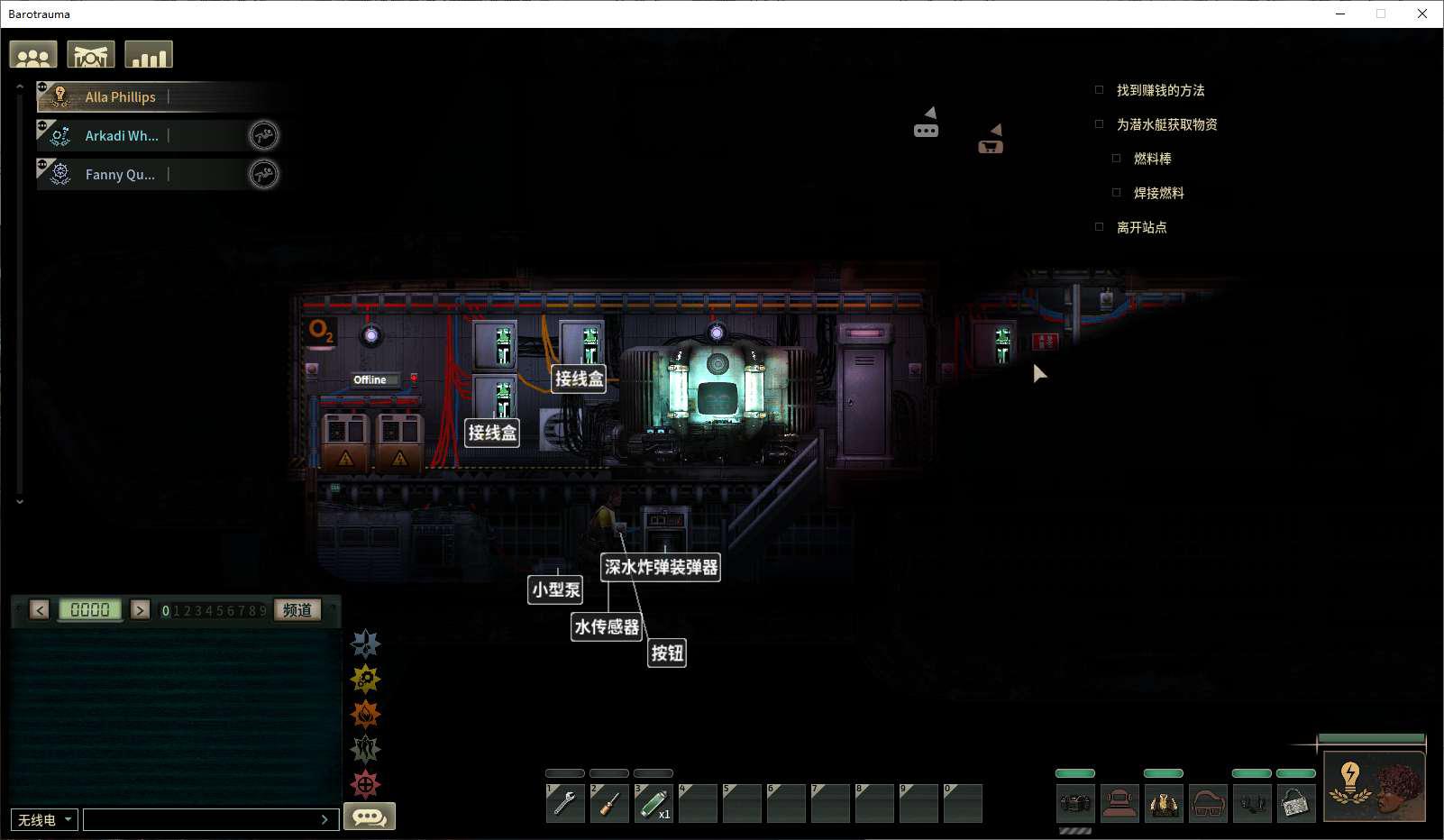Select the green tube in hotbar slot 3
The height and width of the screenshot is (840, 1444).
(x=653, y=802)
